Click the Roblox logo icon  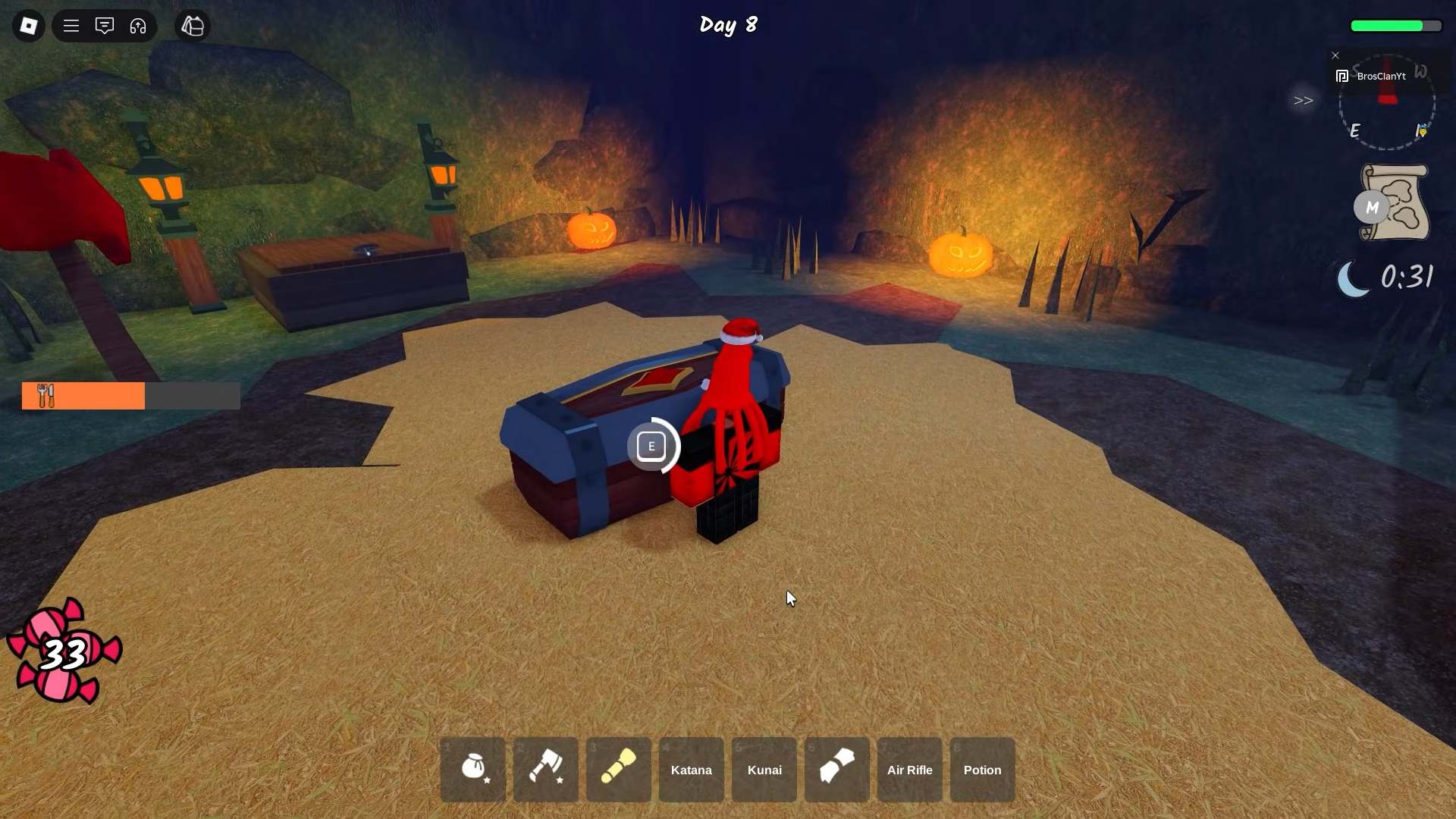point(28,26)
